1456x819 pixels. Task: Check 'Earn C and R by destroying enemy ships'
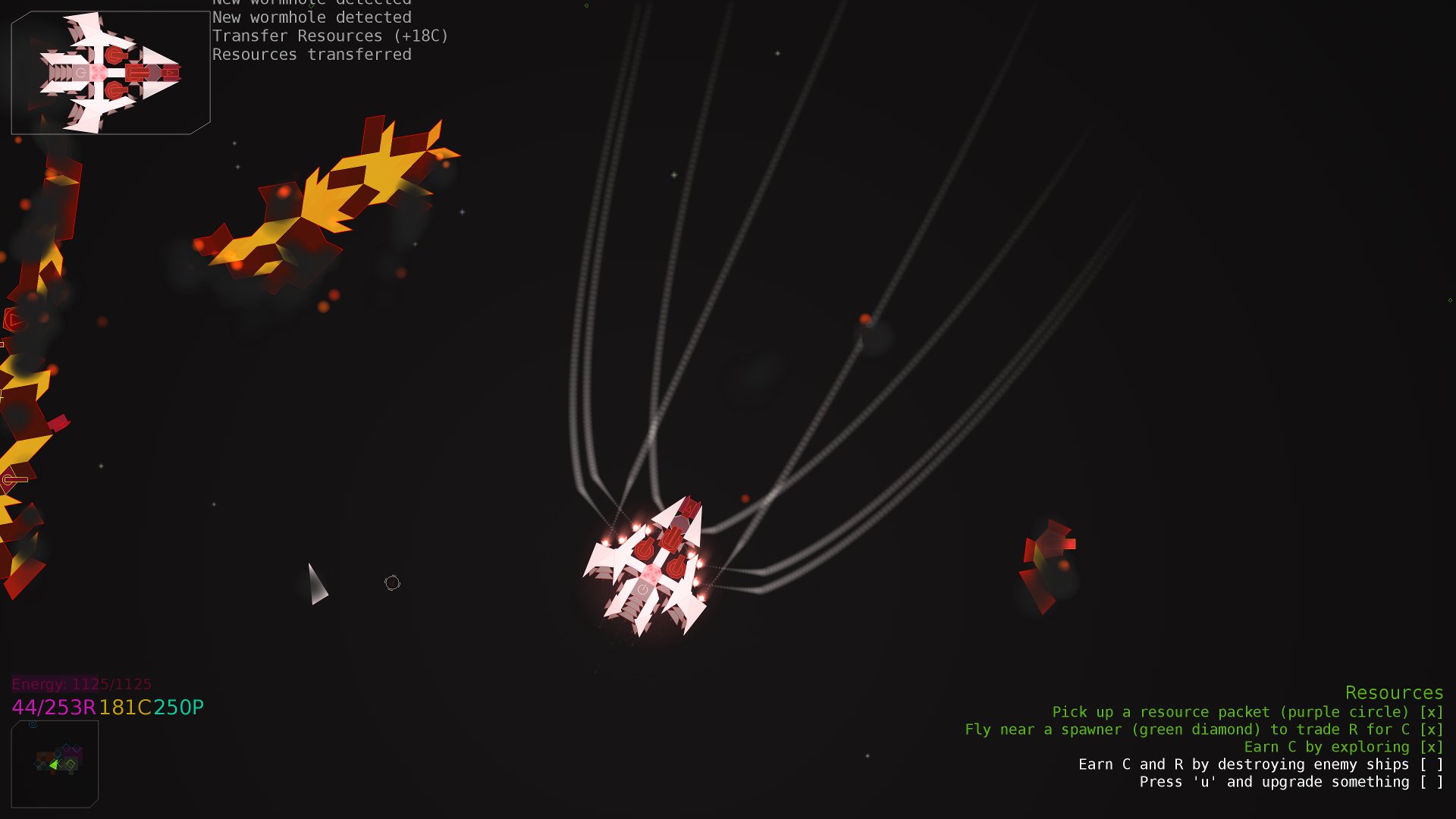tap(1432, 764)
